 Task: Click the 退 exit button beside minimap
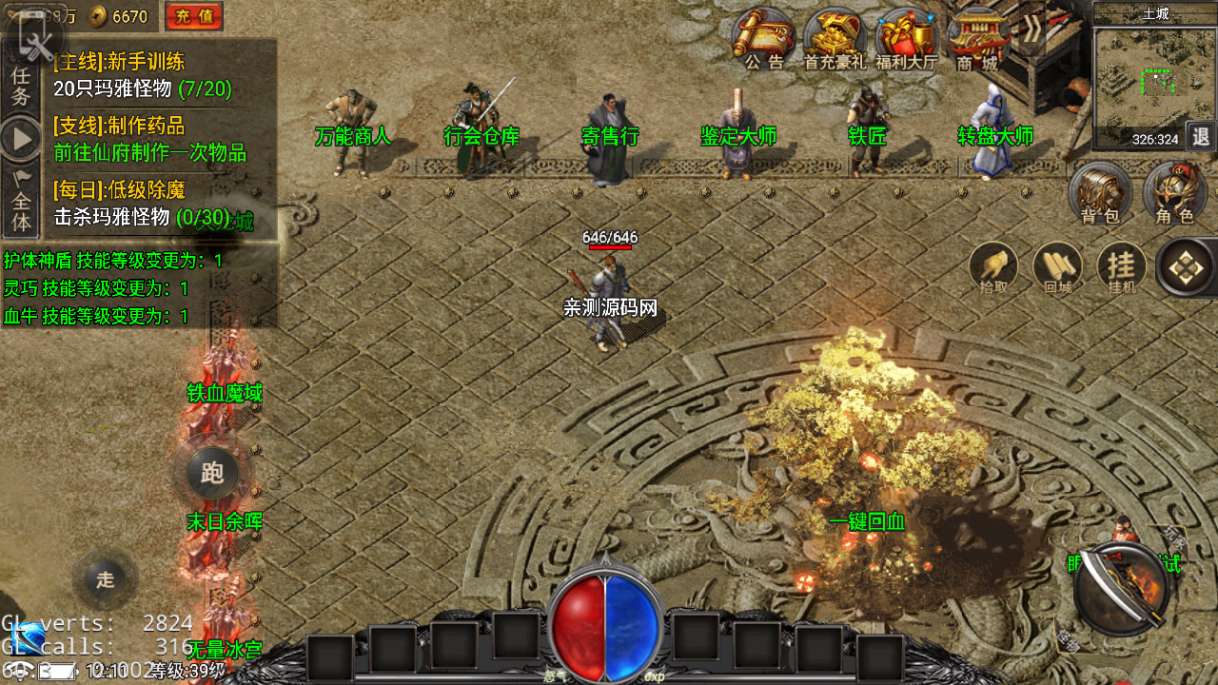point(1202,137)
